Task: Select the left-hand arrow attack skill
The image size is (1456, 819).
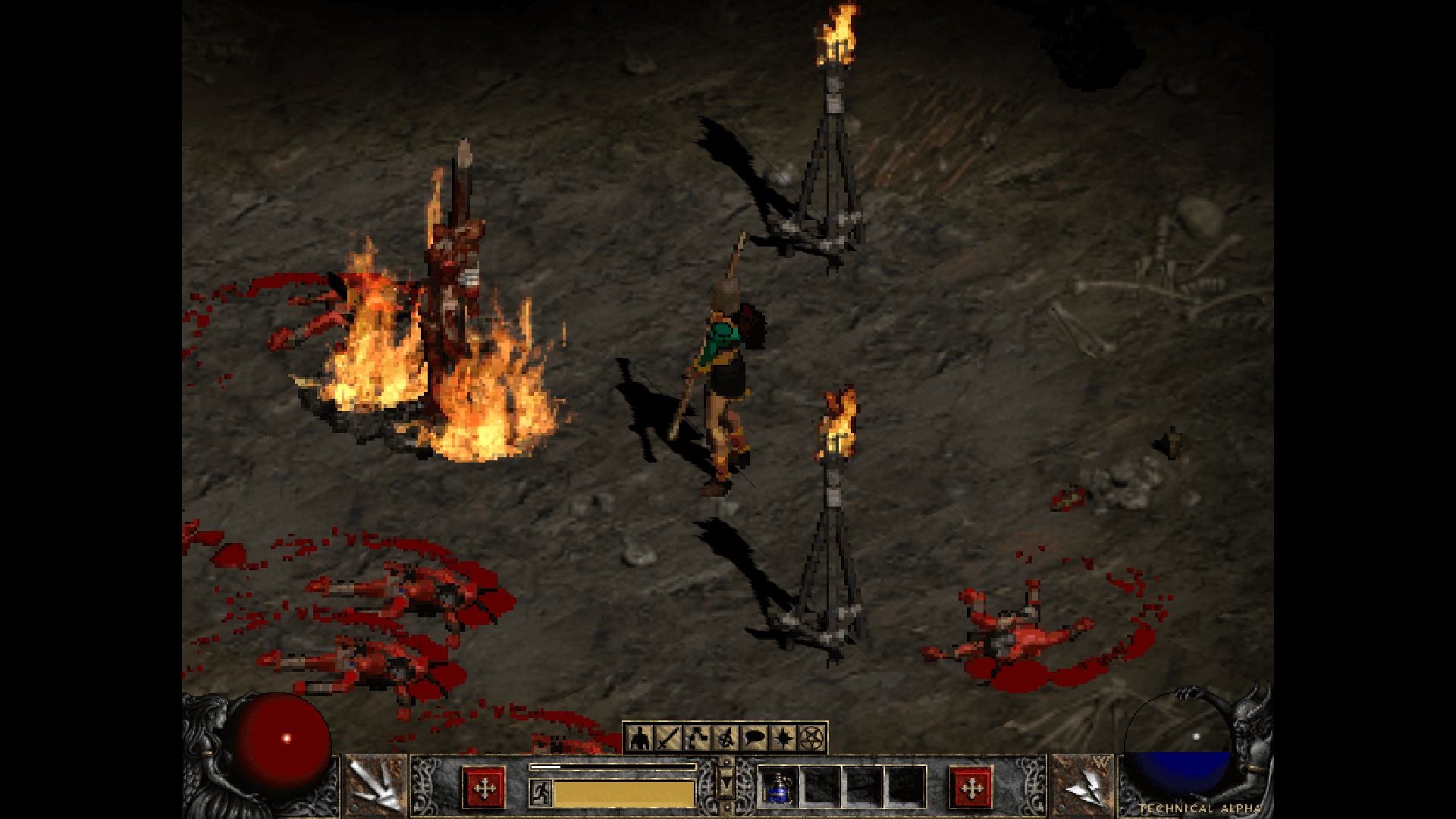Action: (x=376, y=786)
